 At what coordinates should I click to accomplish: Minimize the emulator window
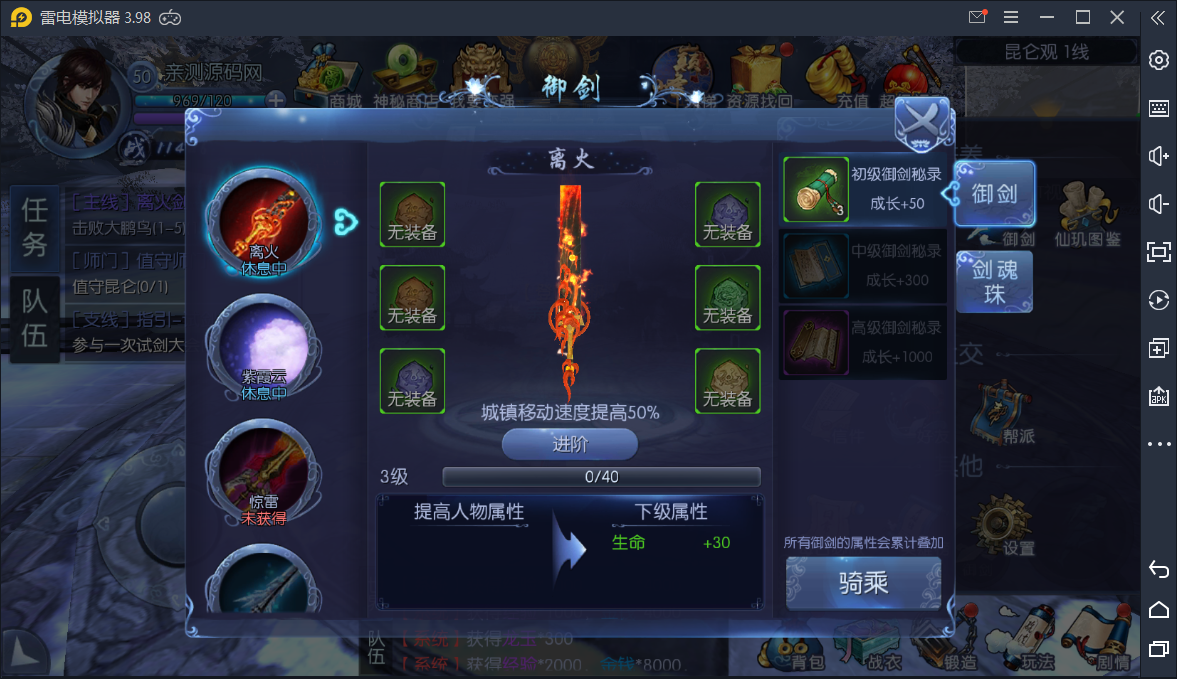[1046, 17]
